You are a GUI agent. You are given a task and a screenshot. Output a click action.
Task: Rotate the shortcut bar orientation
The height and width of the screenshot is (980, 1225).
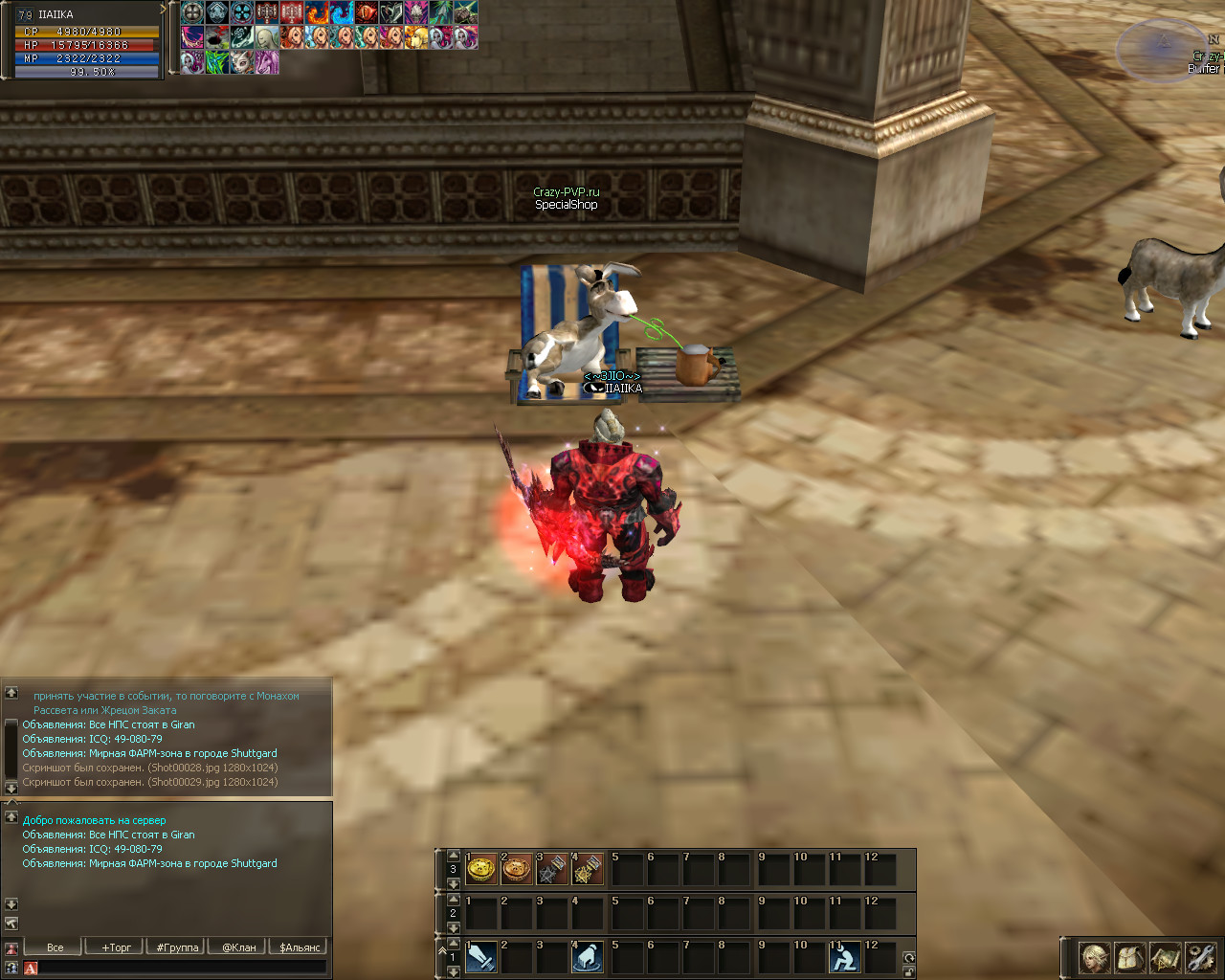(x=909, y=958)
